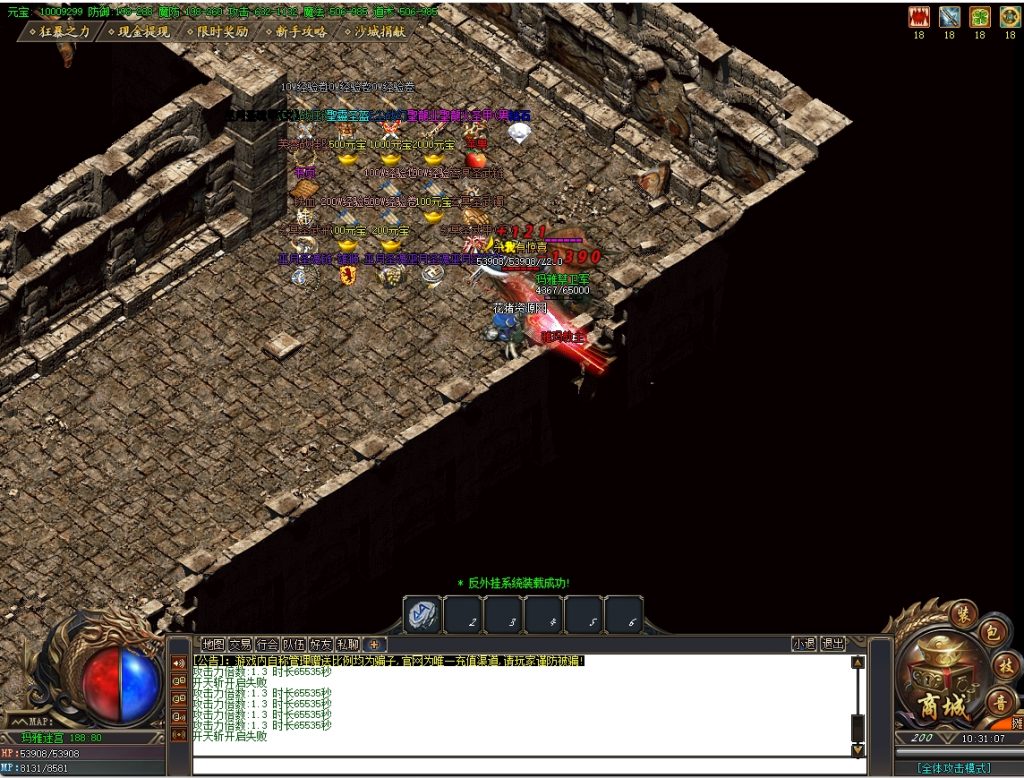Open the 限时奖励 rewards button

(217, 32)
